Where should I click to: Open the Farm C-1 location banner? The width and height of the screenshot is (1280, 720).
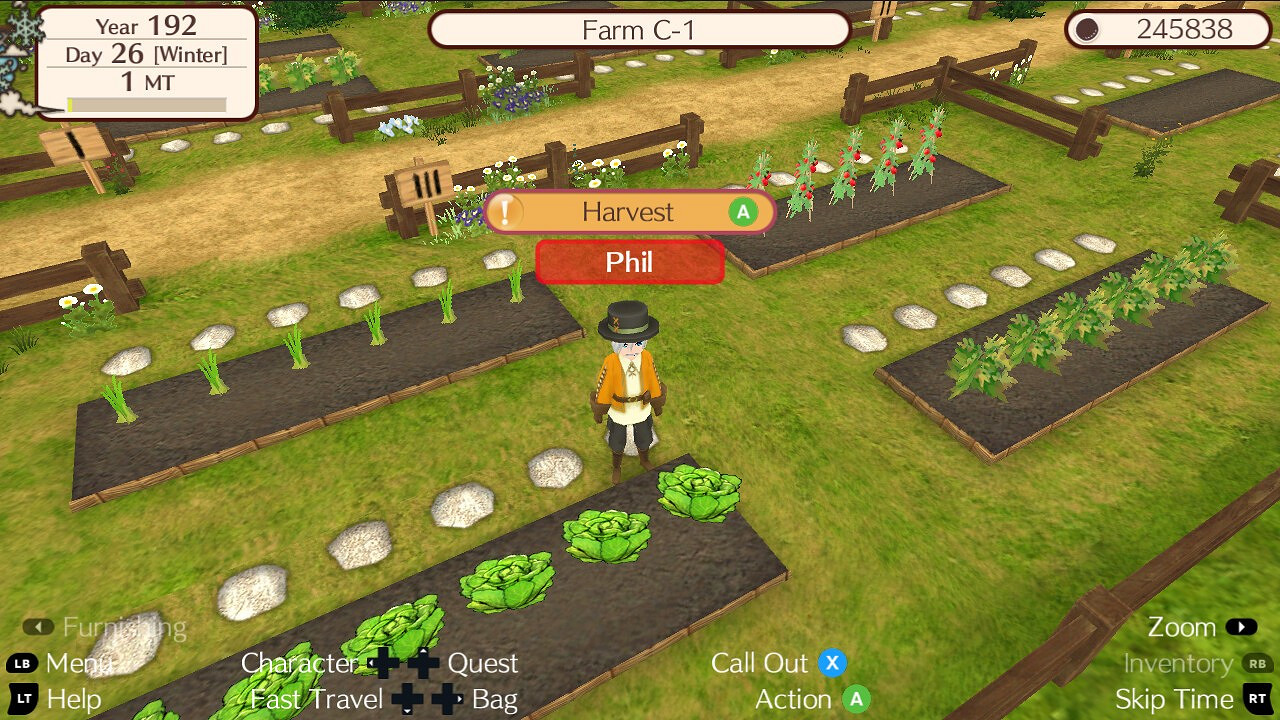(640, 30)
